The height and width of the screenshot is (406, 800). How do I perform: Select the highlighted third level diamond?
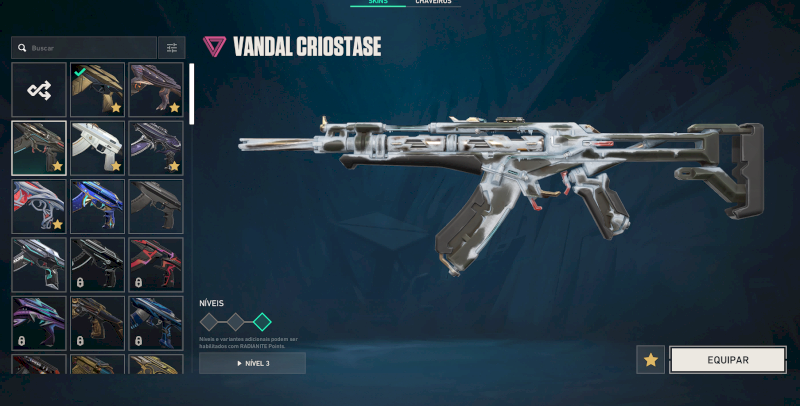(262, 322)
